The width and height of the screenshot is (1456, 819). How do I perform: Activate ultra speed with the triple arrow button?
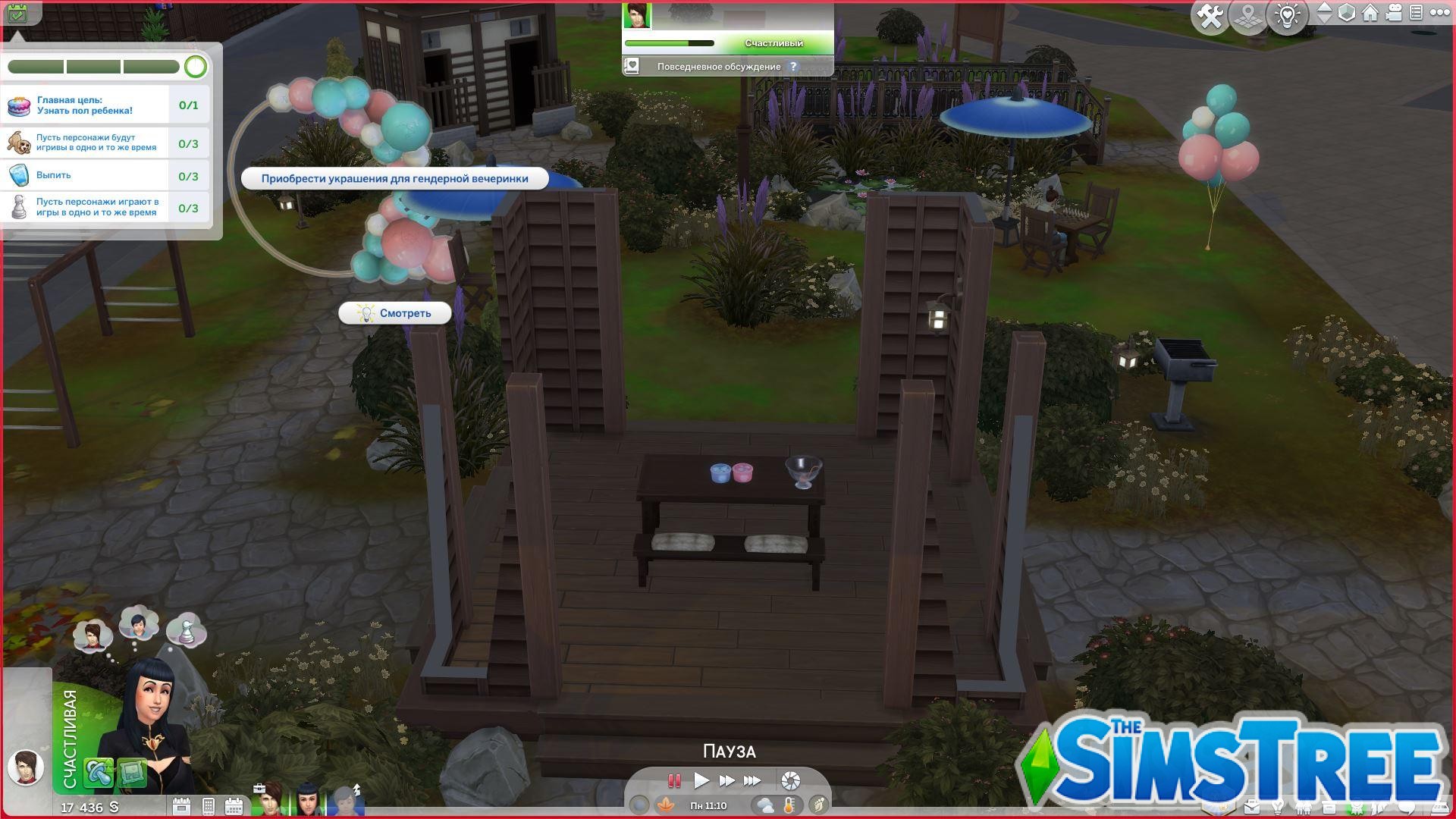[752, 780]
